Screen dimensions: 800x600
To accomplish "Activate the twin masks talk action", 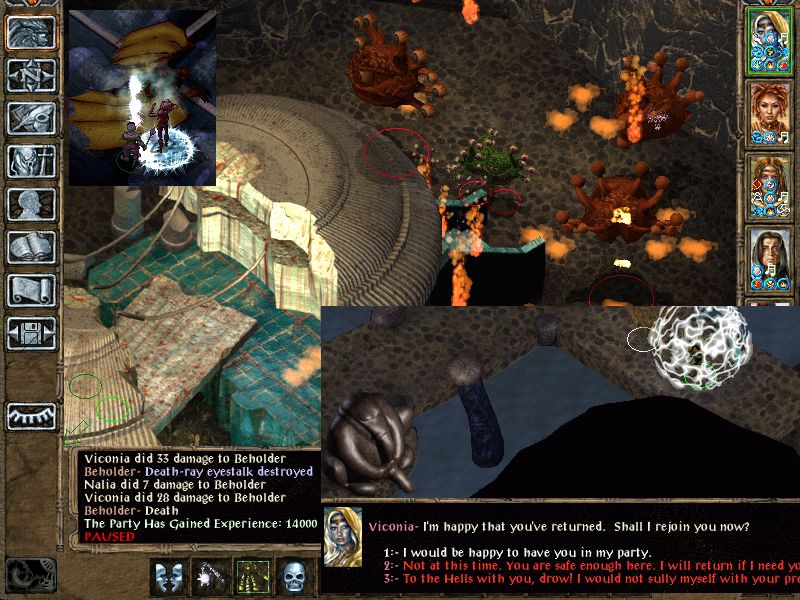I will (x=167, y=577).
